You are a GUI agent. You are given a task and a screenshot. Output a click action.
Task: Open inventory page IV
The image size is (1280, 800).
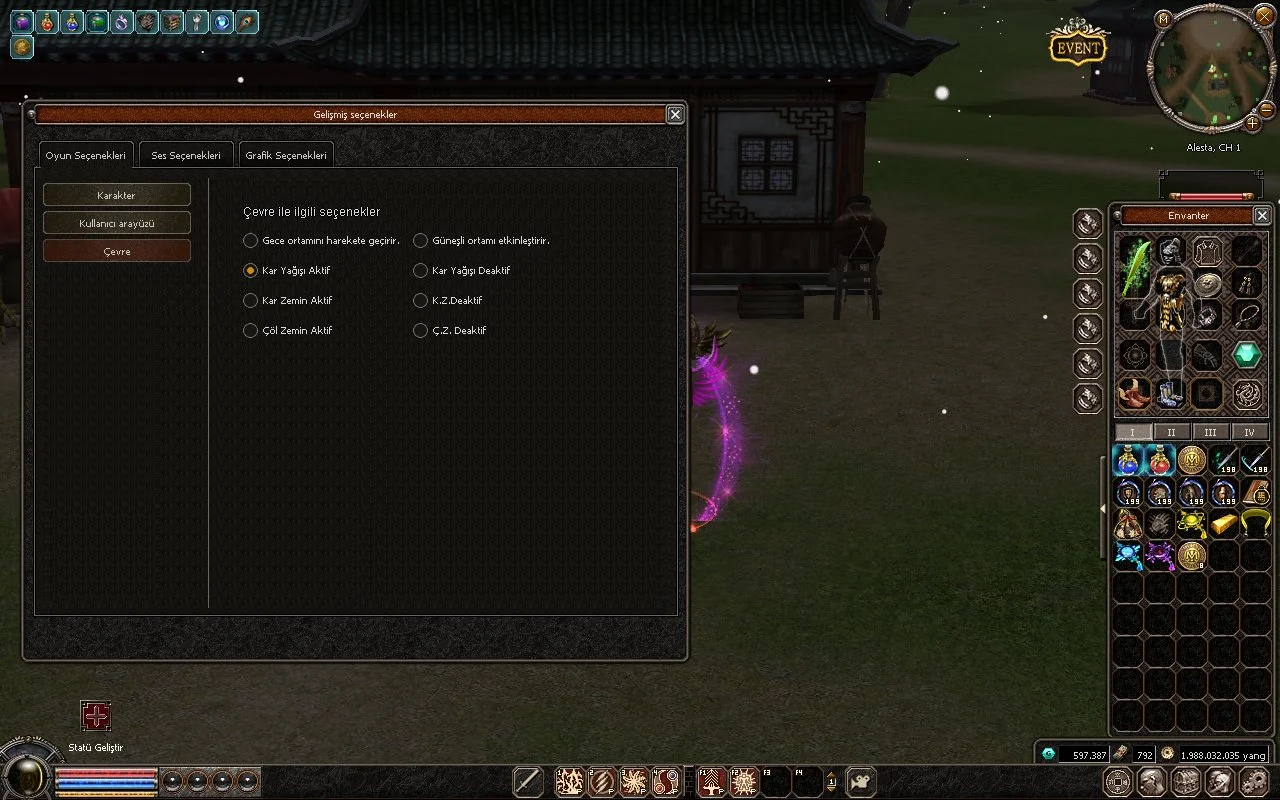[1249, 432]
